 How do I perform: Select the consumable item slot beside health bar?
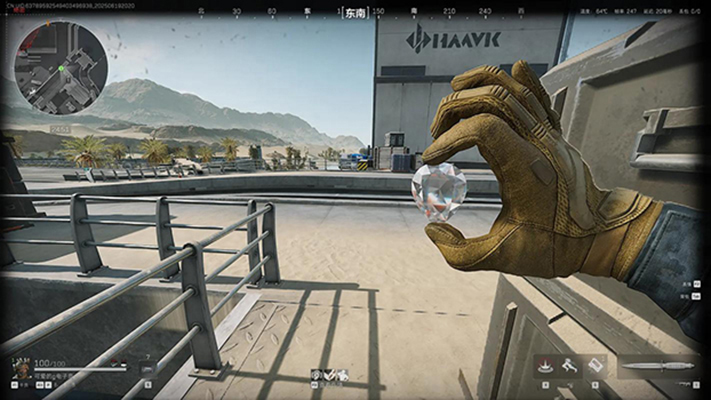[148, 371]
